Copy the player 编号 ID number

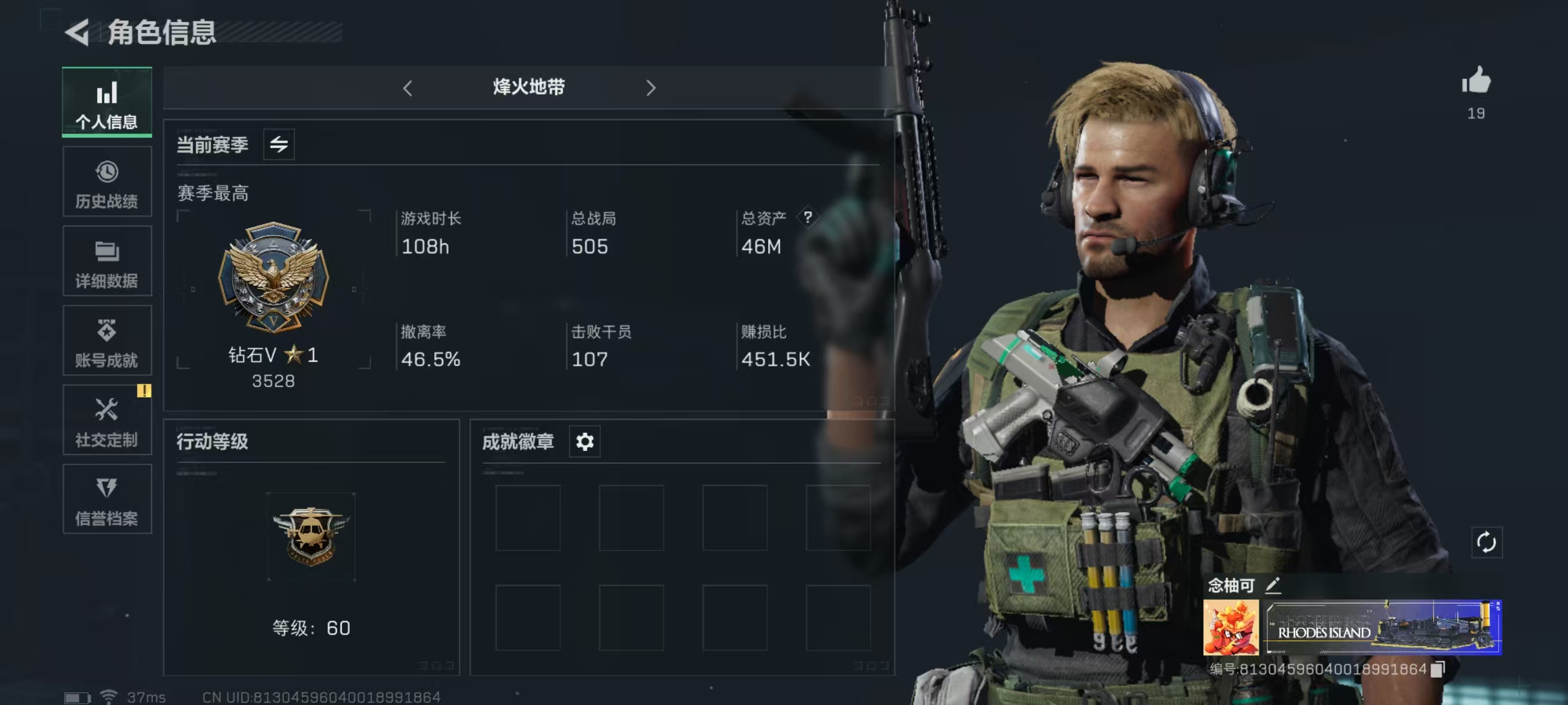coord(1437,669)
